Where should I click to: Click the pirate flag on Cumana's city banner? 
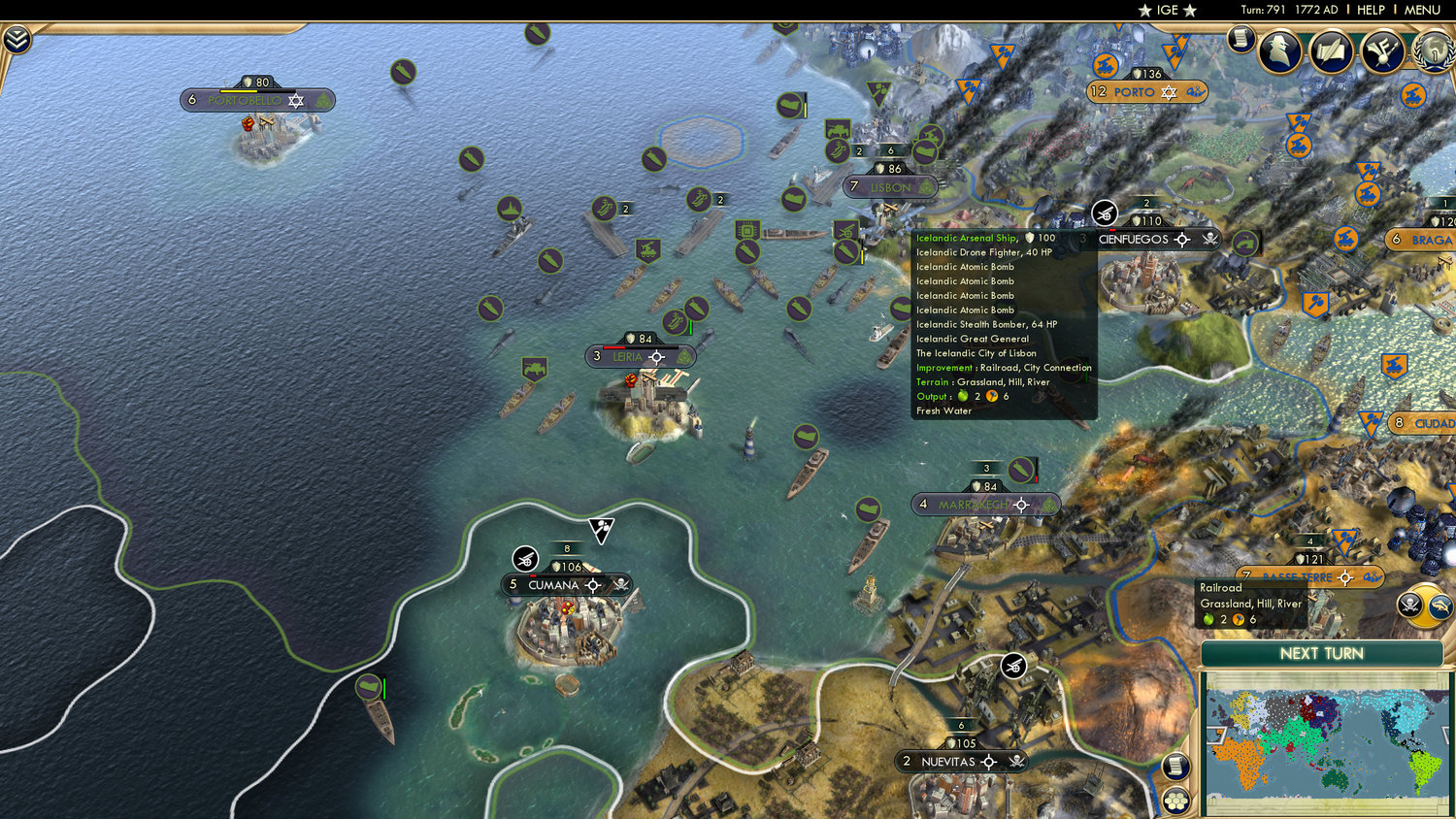click(x=621, y=585)
